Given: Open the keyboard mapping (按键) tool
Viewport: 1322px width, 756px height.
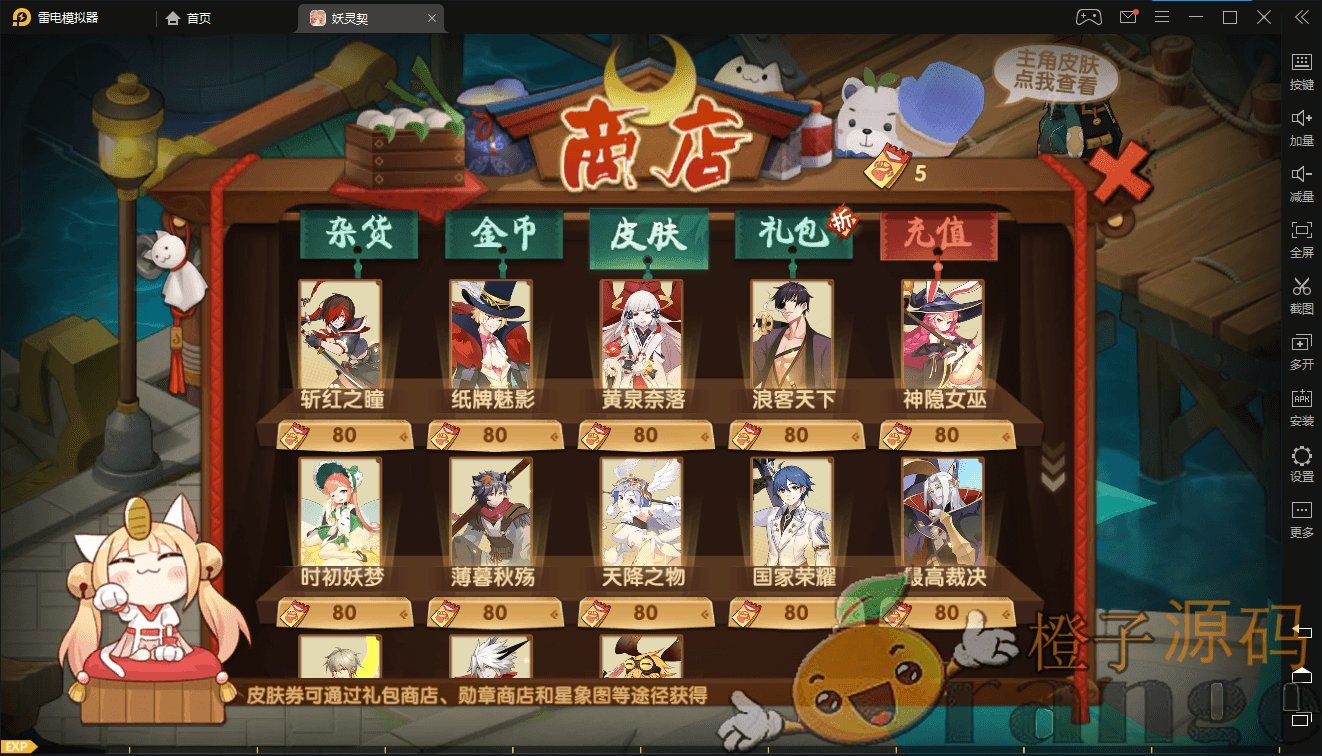Looking at the screenshot, I should click(1302, 70).
